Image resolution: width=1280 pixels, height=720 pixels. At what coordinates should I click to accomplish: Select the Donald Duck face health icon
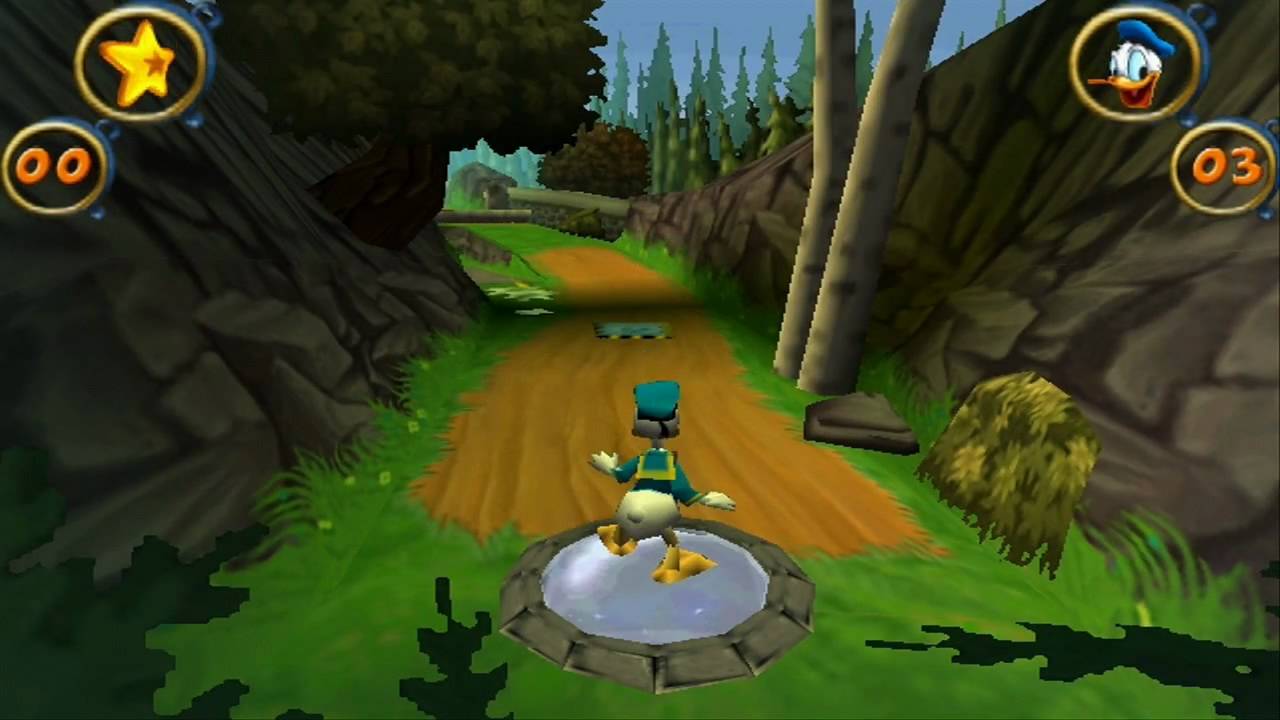pos(1135,67)
